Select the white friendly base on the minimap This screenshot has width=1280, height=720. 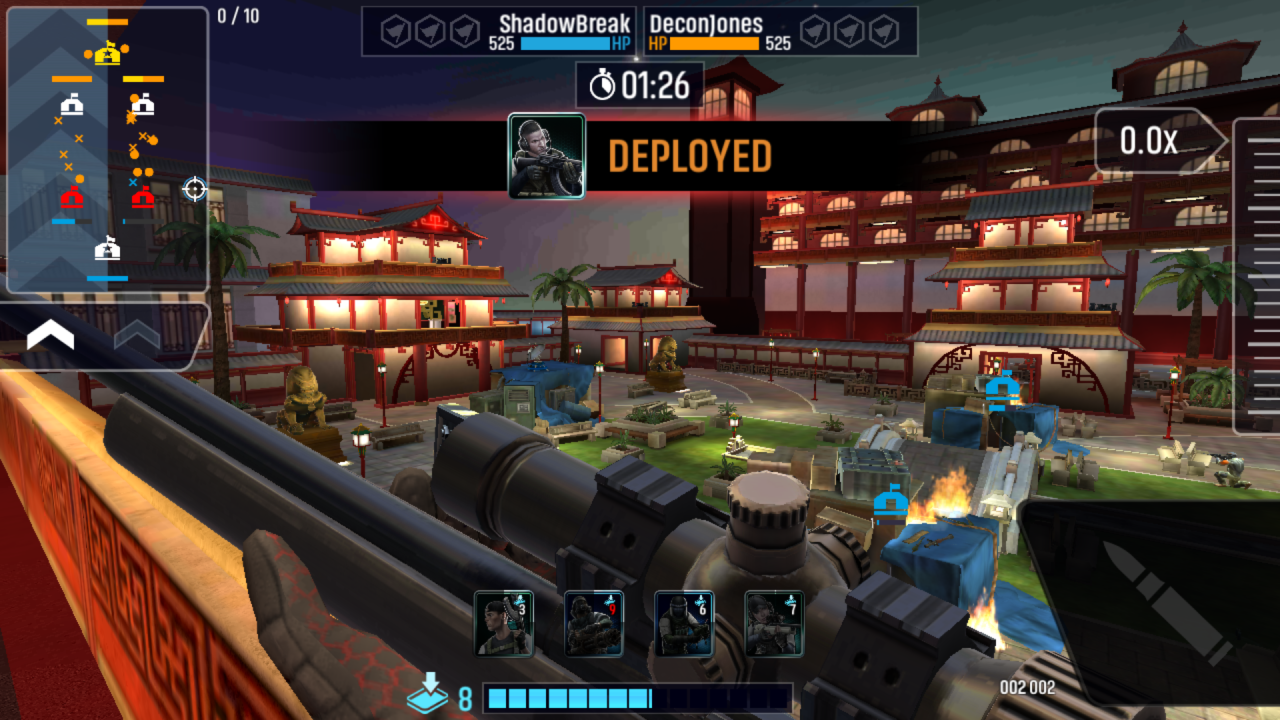107,249
